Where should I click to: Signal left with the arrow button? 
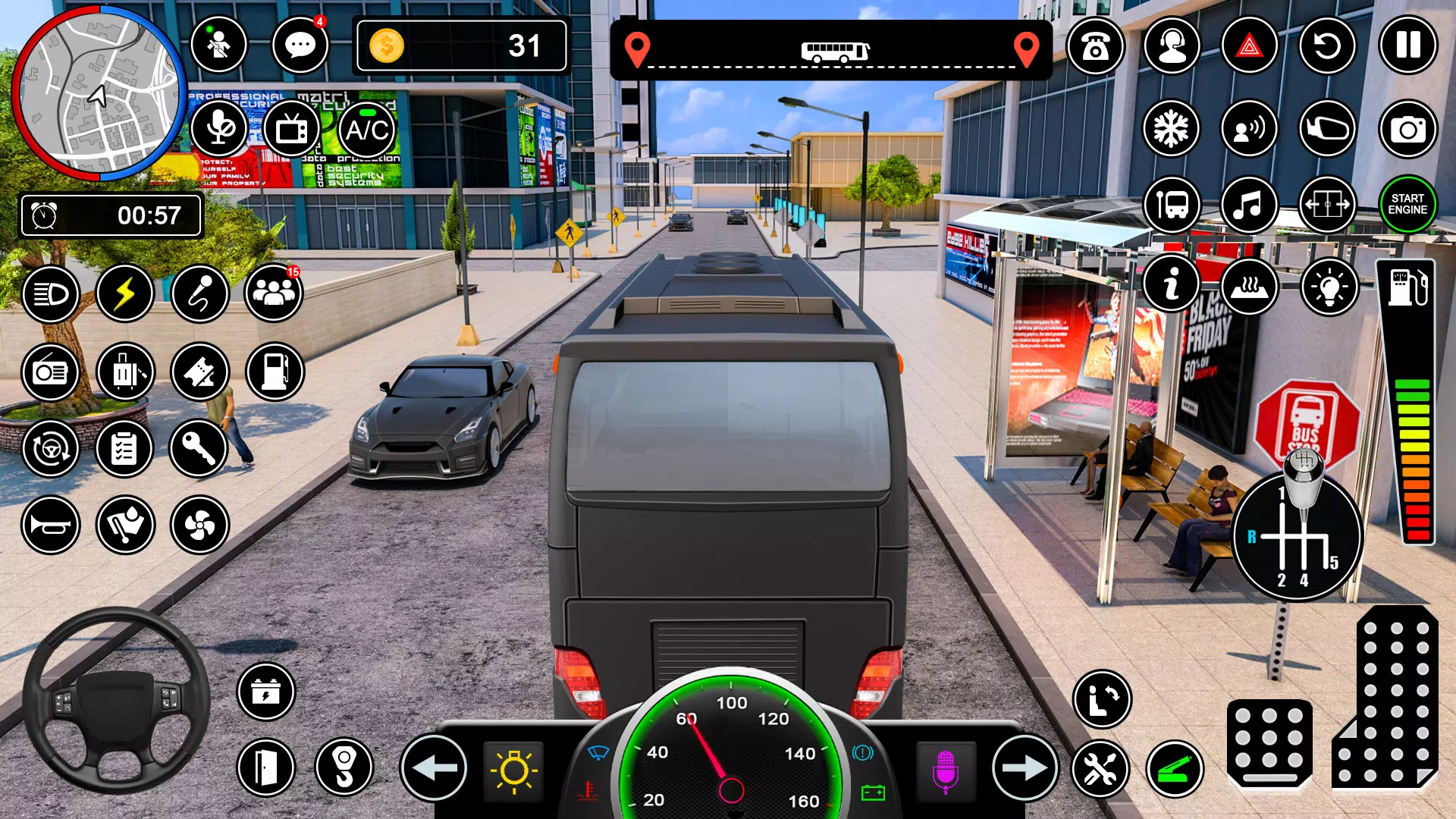tap(434, 768)
